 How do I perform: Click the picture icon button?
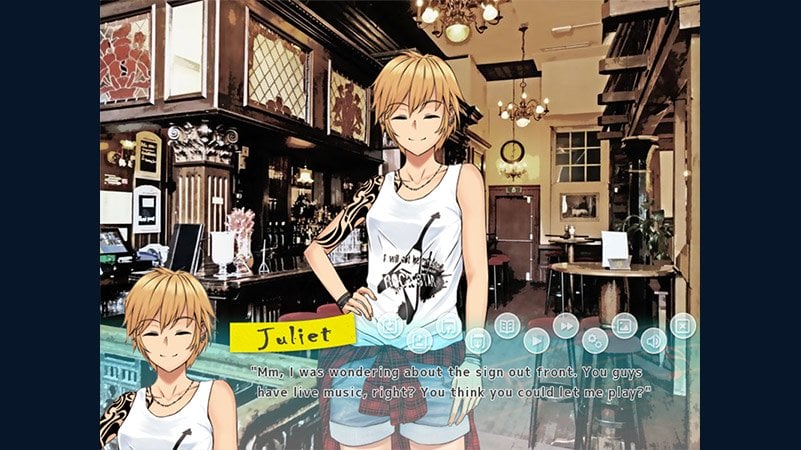click(x=624, y=325)
